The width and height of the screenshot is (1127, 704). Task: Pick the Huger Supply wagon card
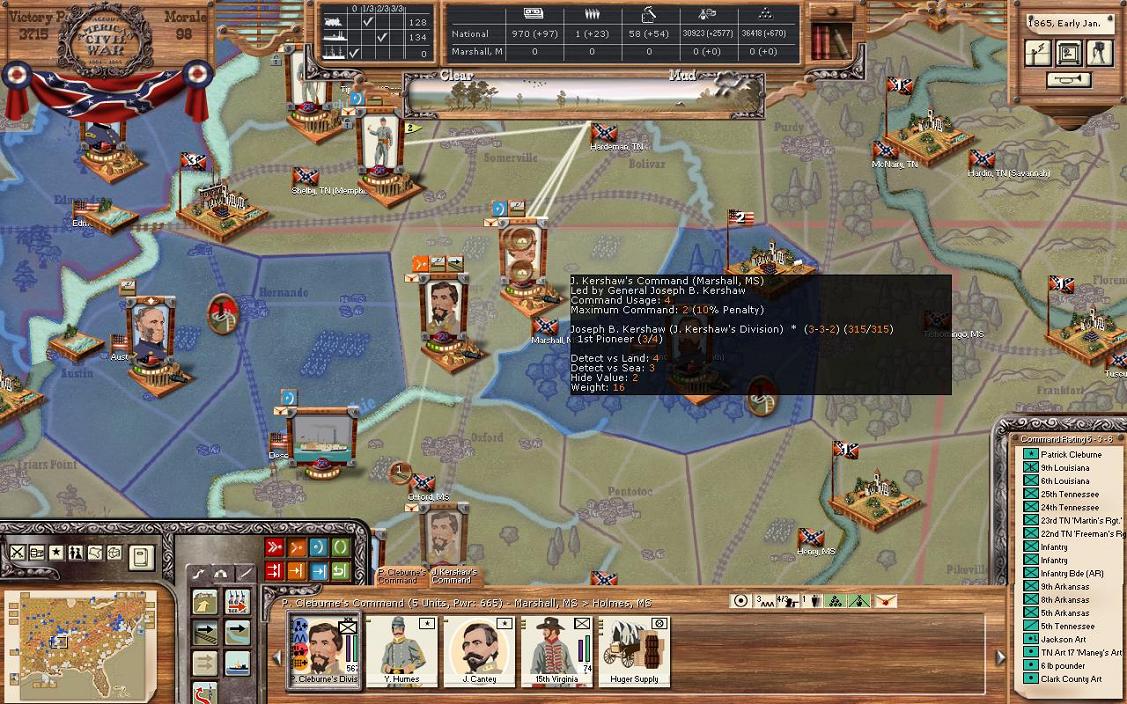click(634, 650)
